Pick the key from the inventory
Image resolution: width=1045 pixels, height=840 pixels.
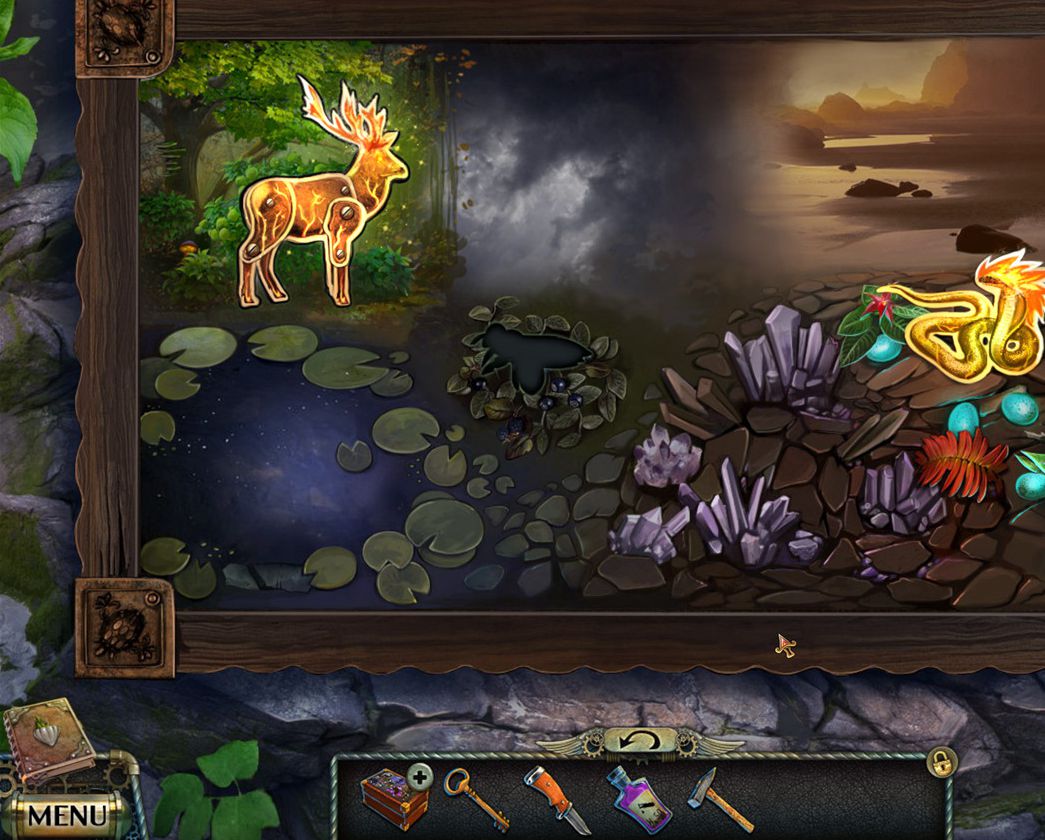click(x=475, y=797)
